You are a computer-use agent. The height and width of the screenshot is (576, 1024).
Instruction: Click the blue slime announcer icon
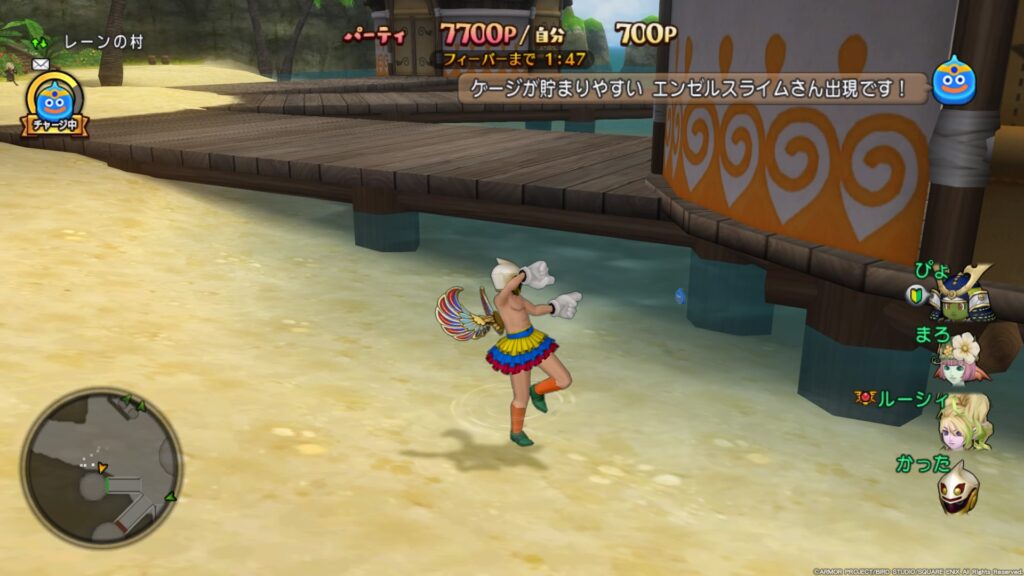[x=953, y=83]
